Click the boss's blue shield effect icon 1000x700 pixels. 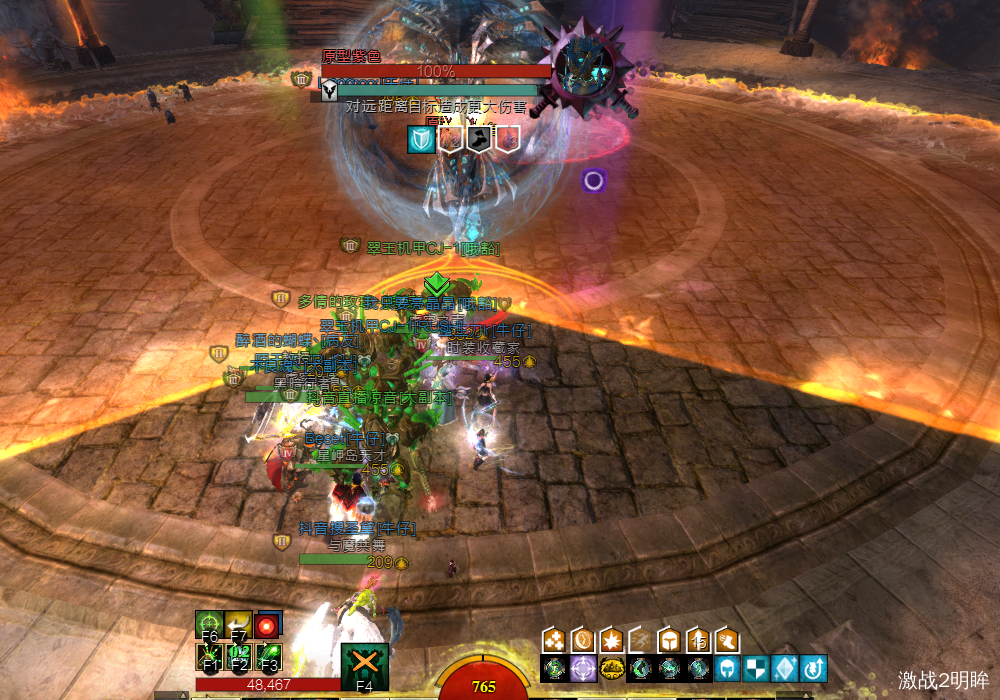(x=420, y=138)
